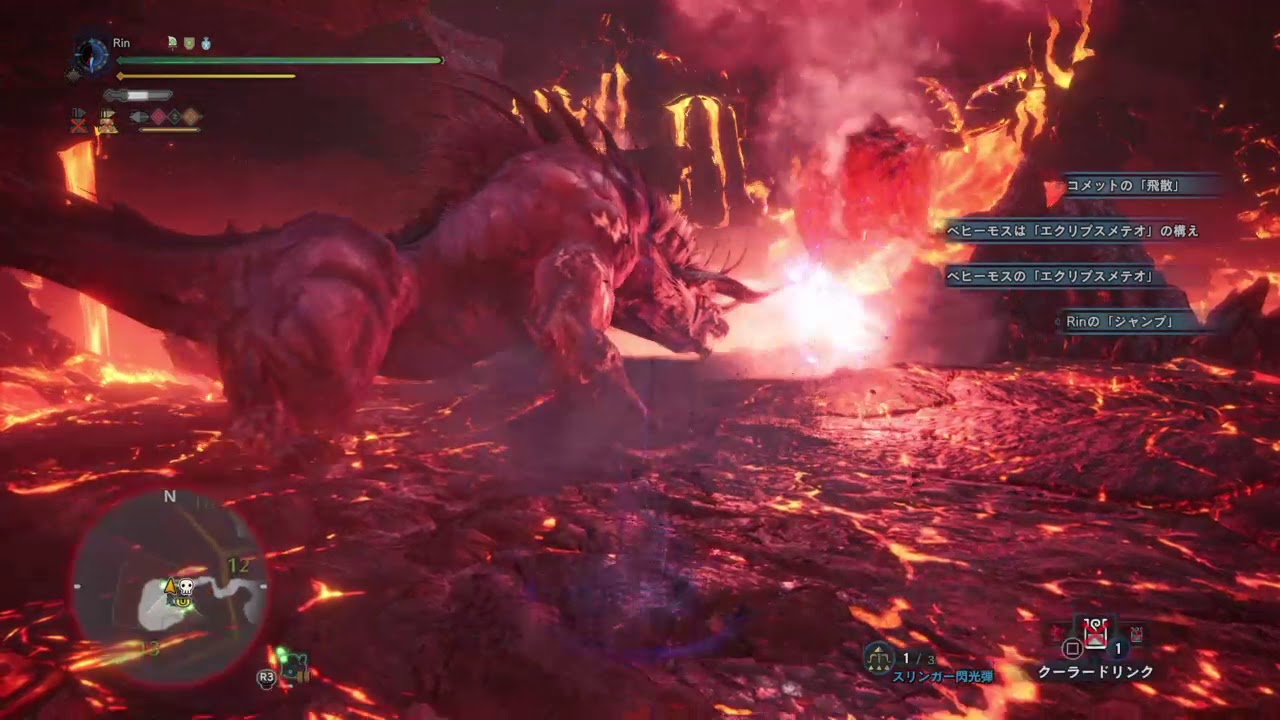
Task: Toggle the orange status diamond indicator
Action: (191, 115)
